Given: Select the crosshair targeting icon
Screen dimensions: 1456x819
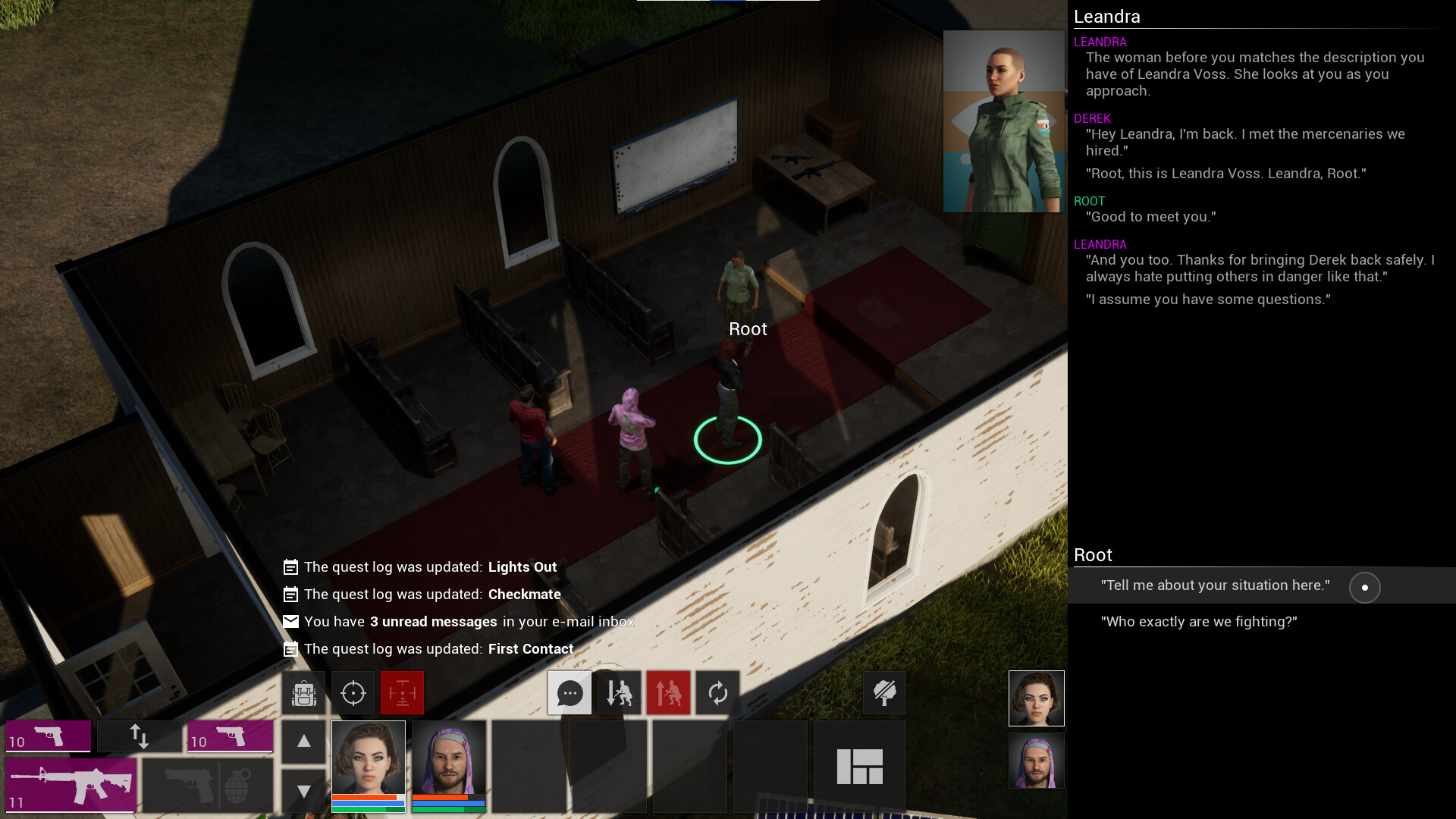Looking at the screenshot, I should 353,692.
